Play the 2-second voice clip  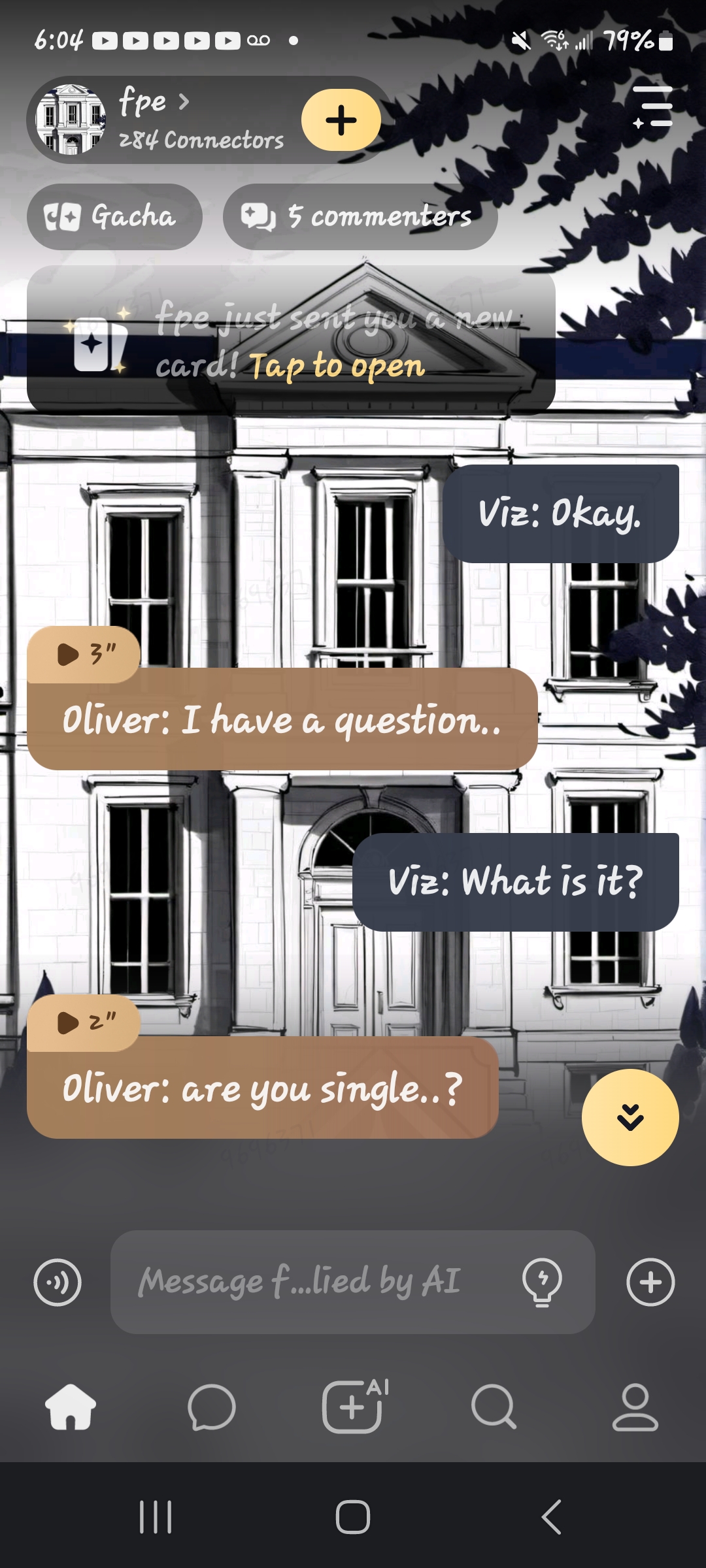pyautogui.click(x=84, y=1022)
